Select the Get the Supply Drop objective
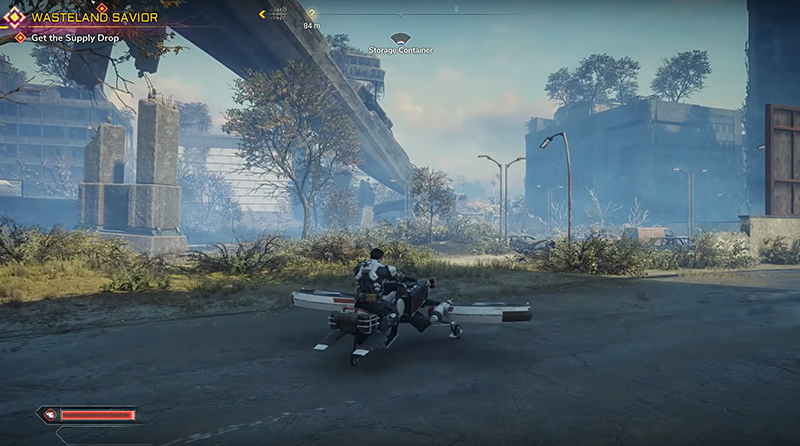Viewport: 800px width, 446px height. tap(72, 38)
